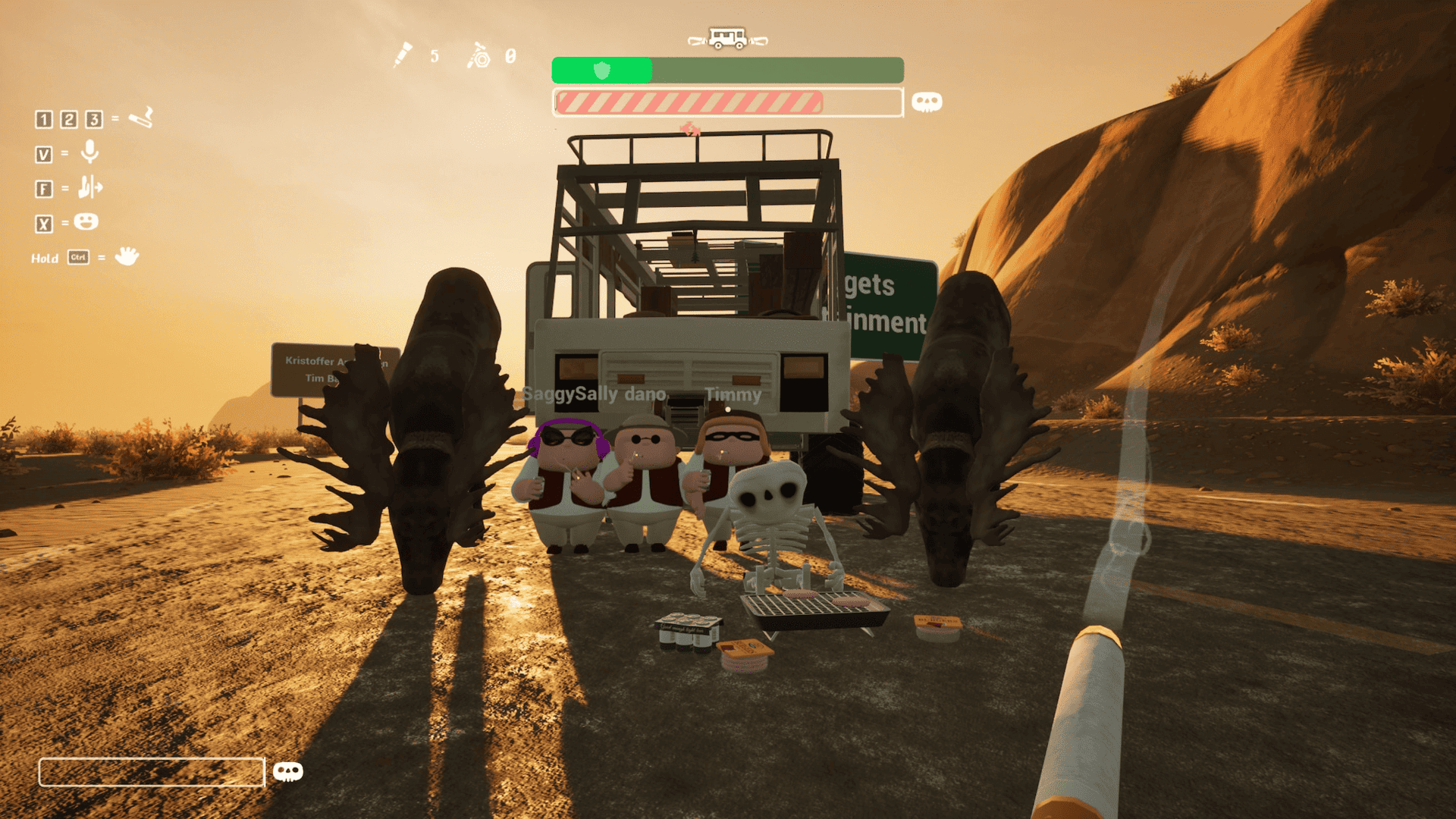
Task: Click the RV camper icon above the bars
Action: coord(727,38)
